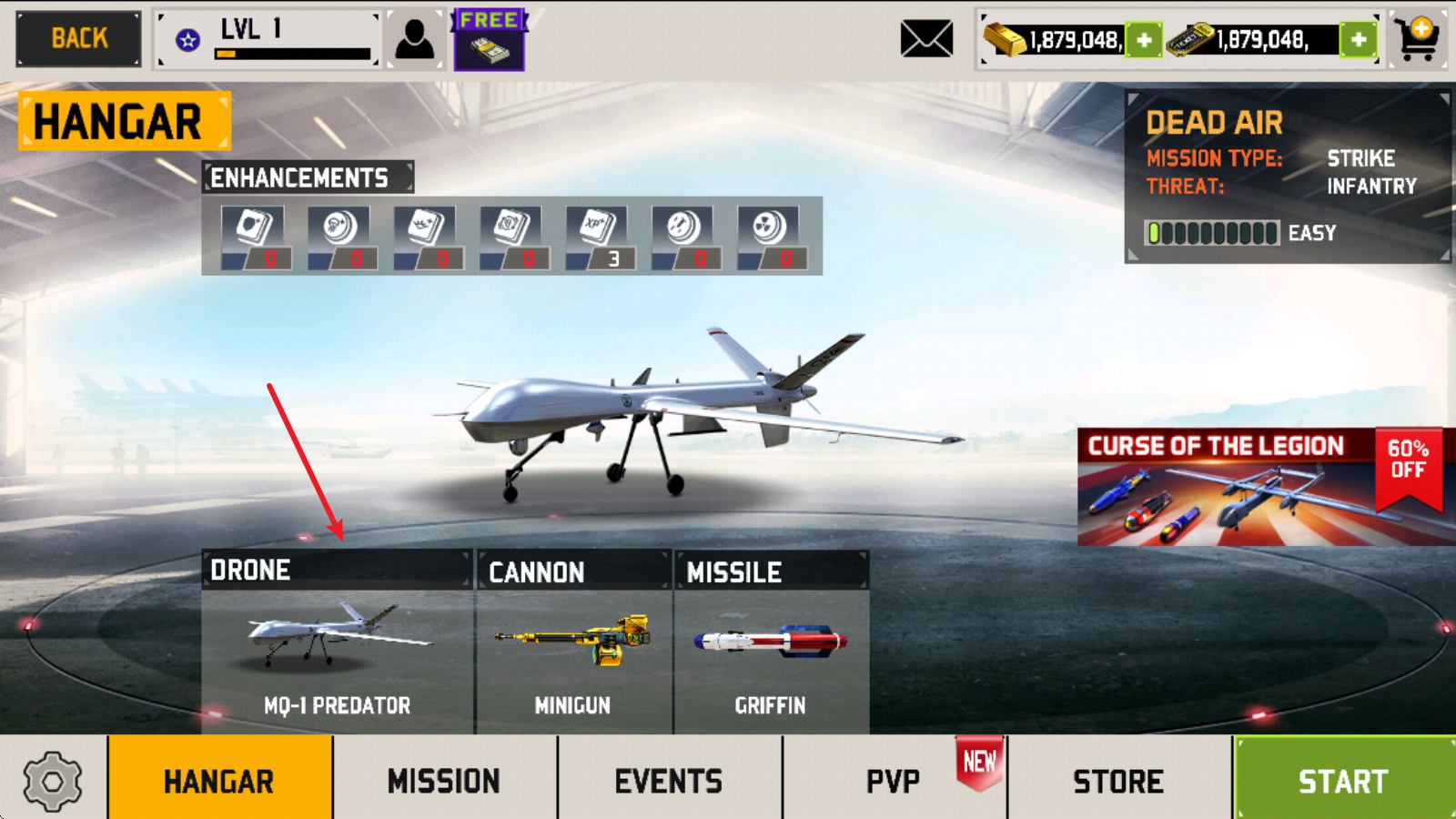Select the Minigun cannon panel
1456x819 pixels.
[573, 642]
